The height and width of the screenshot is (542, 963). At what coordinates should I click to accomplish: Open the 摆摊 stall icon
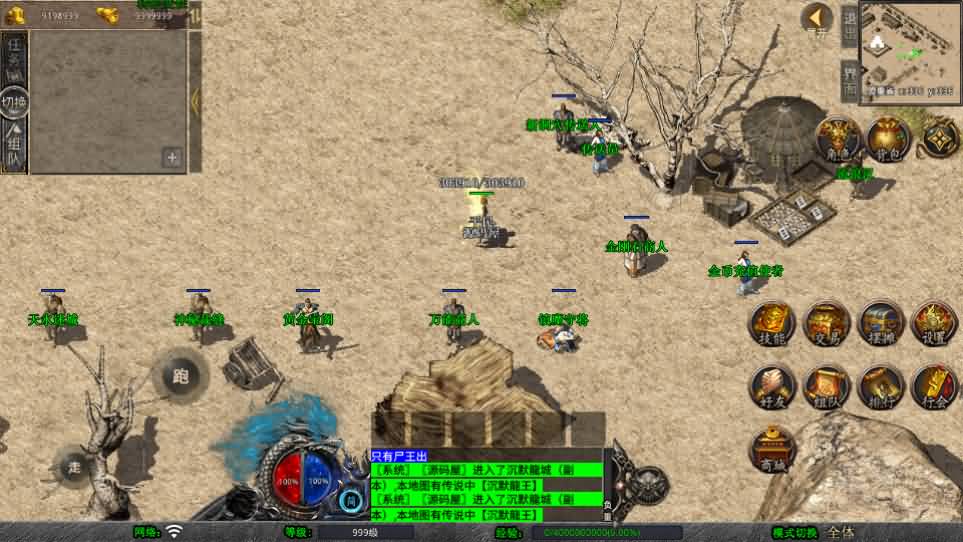[x=882, y=322]
